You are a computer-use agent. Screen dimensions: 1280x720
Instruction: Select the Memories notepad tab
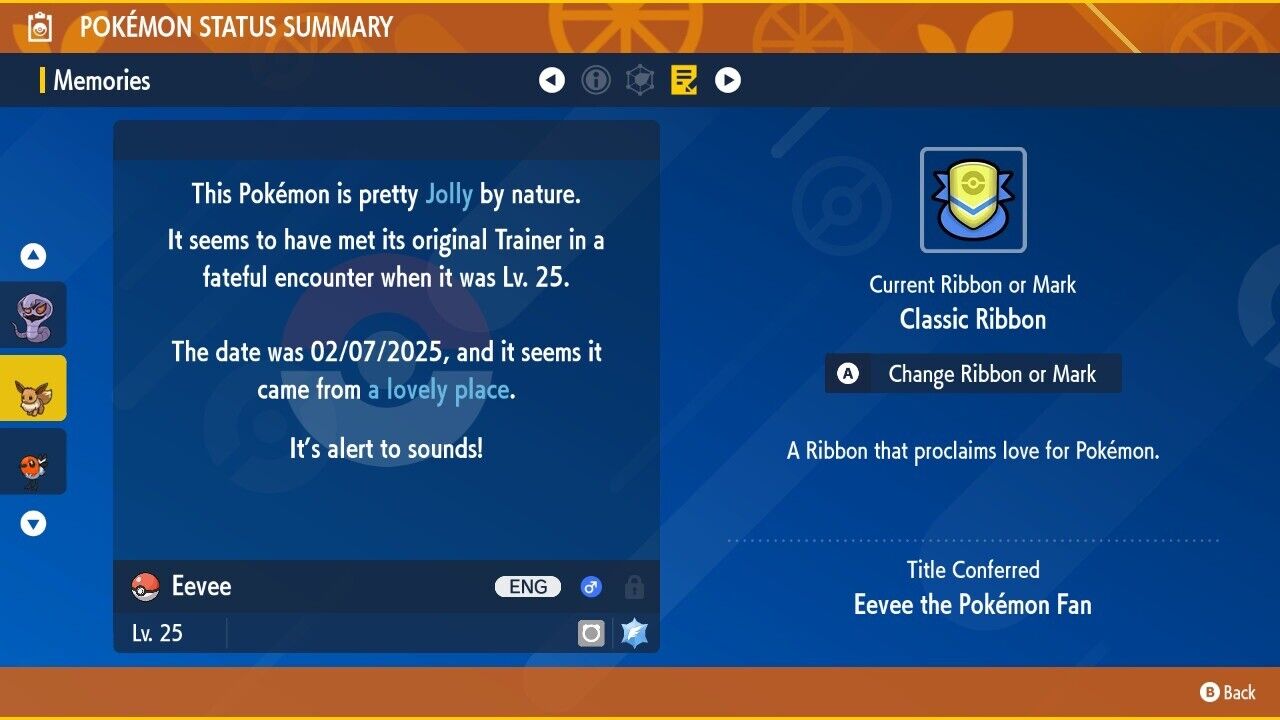click(x=684, y=80)
